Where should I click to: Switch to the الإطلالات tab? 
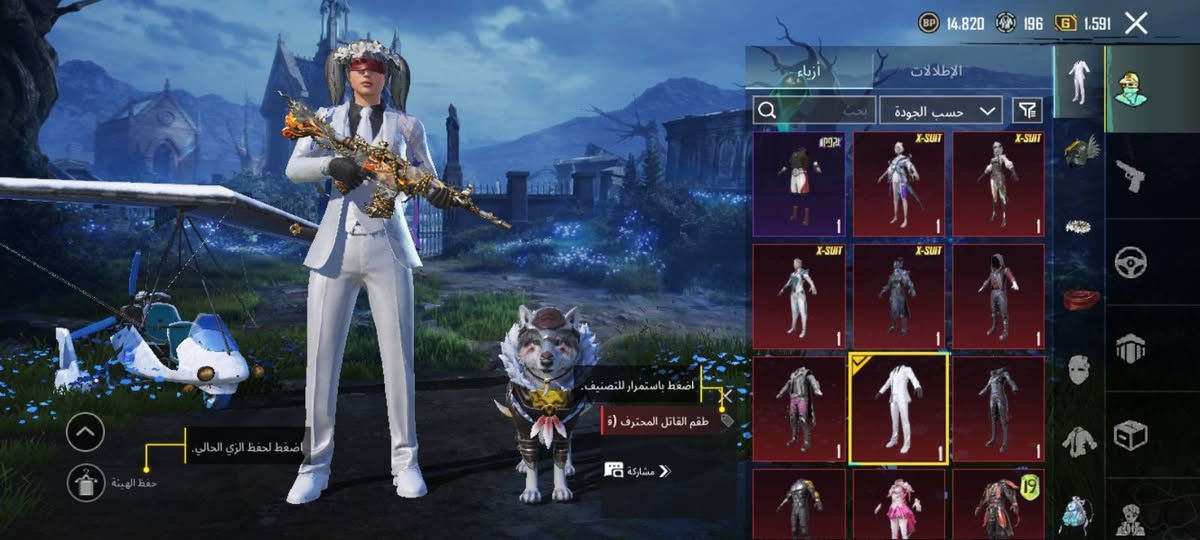point(936,71)
